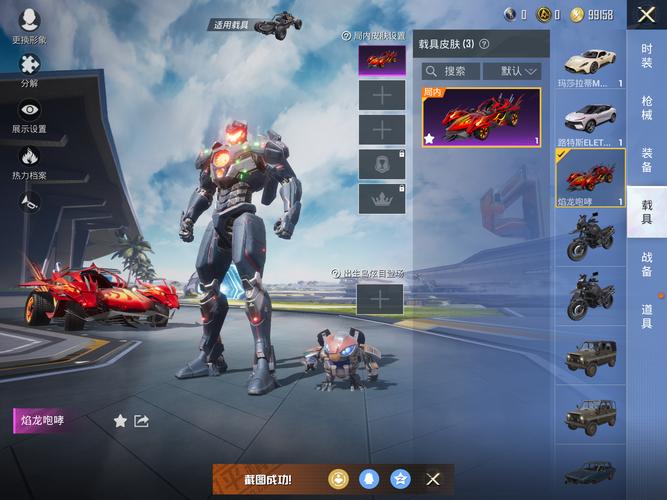Open the 热力档案 flame archive

coord(29,161)
